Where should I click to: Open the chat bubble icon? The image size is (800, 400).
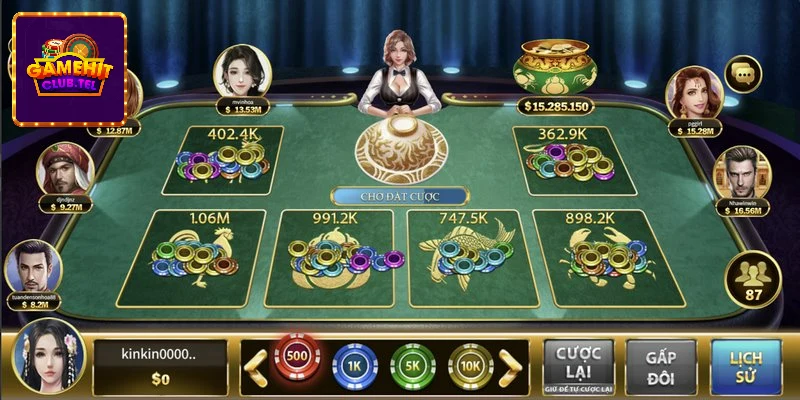(743, 73)
